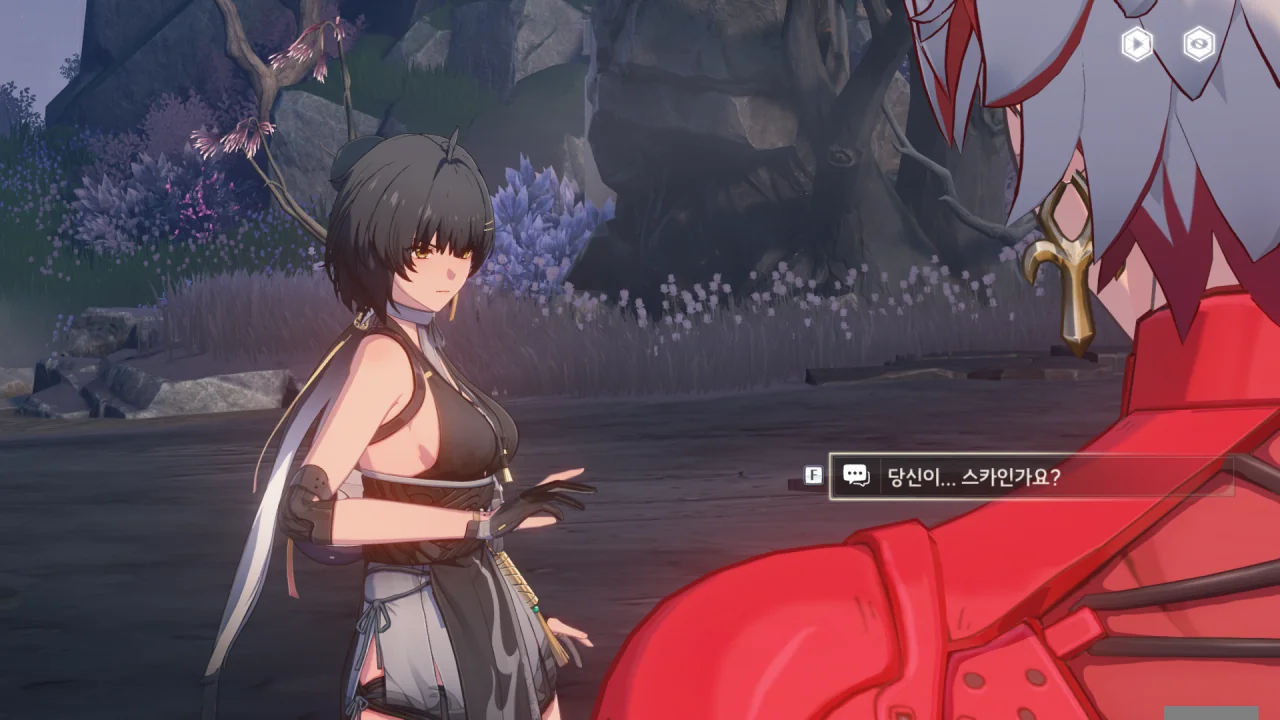Image resolution: width=1280 pixels, height=720 pixels.
Task: Hide the interface with the eye icon
Action: (x=1199, y=44)
